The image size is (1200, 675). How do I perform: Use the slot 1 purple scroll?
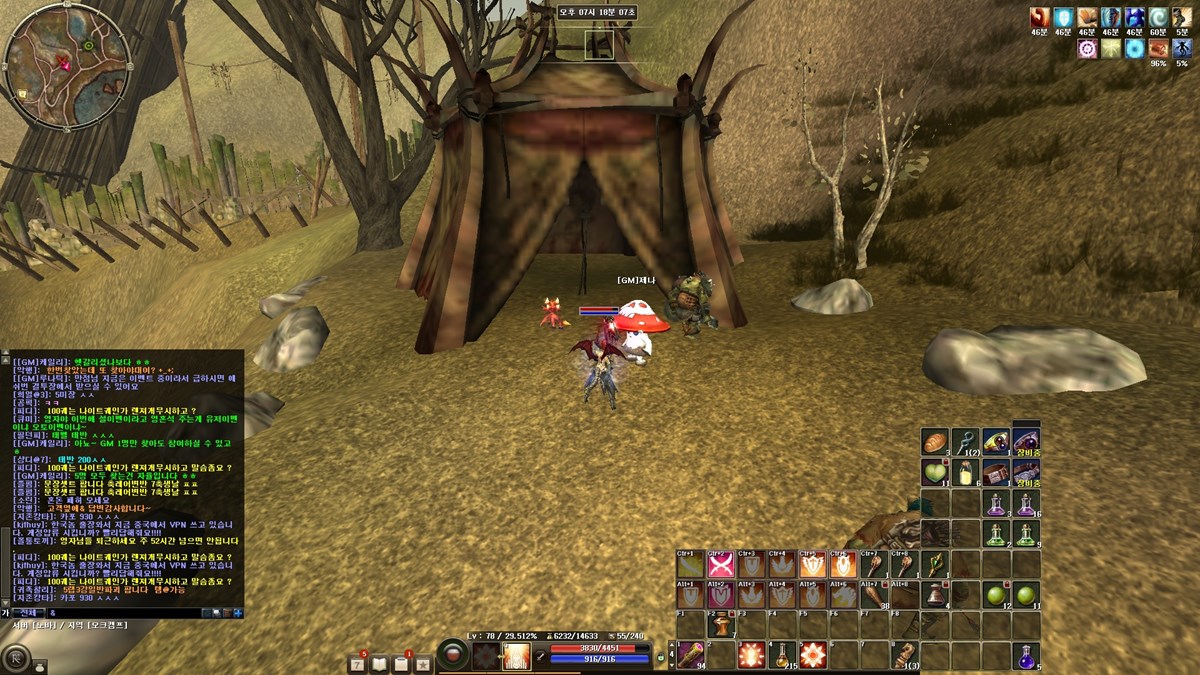[x=689, y=656]
